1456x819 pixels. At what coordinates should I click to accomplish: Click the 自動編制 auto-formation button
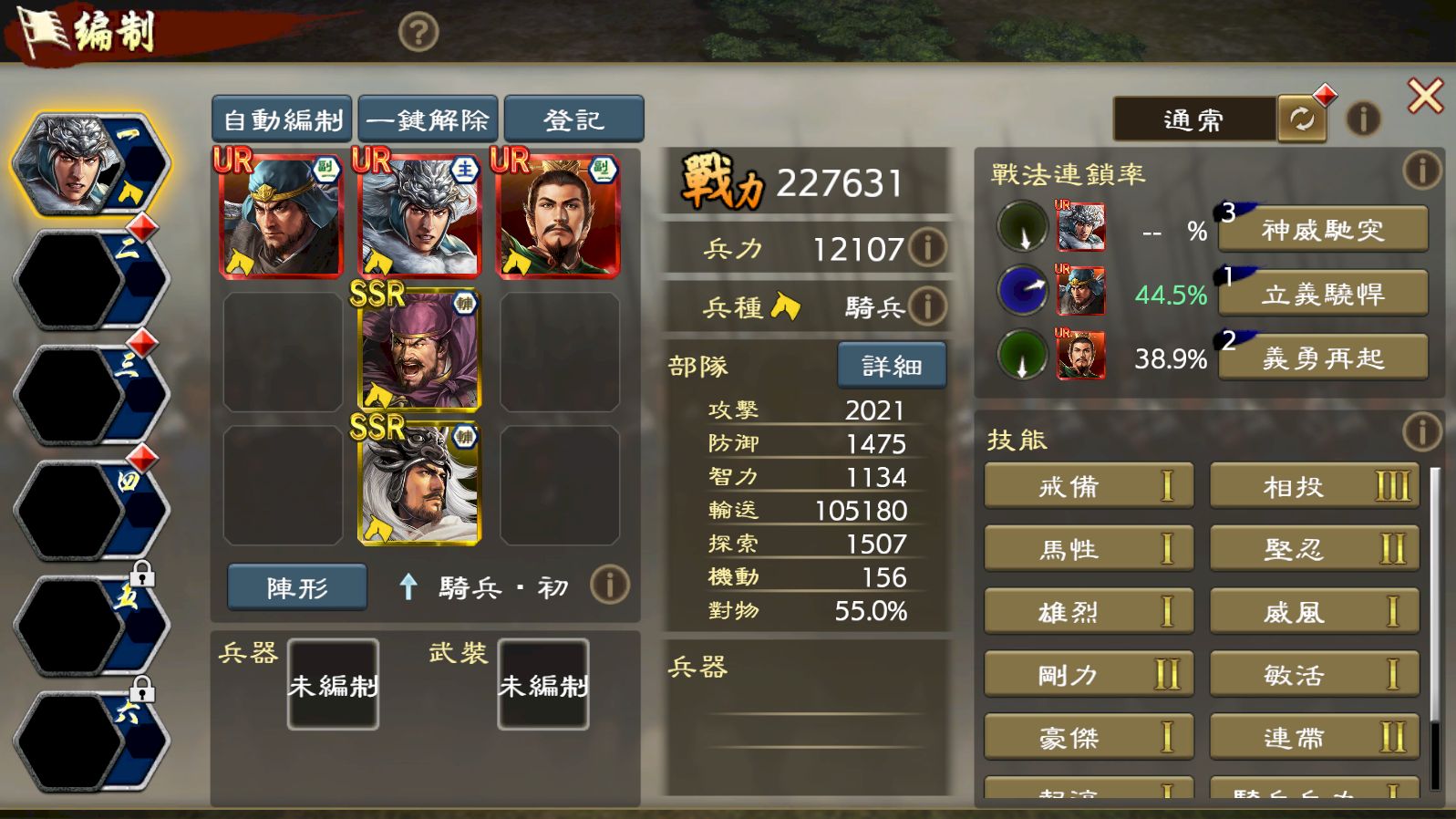[x=282, y=119]
